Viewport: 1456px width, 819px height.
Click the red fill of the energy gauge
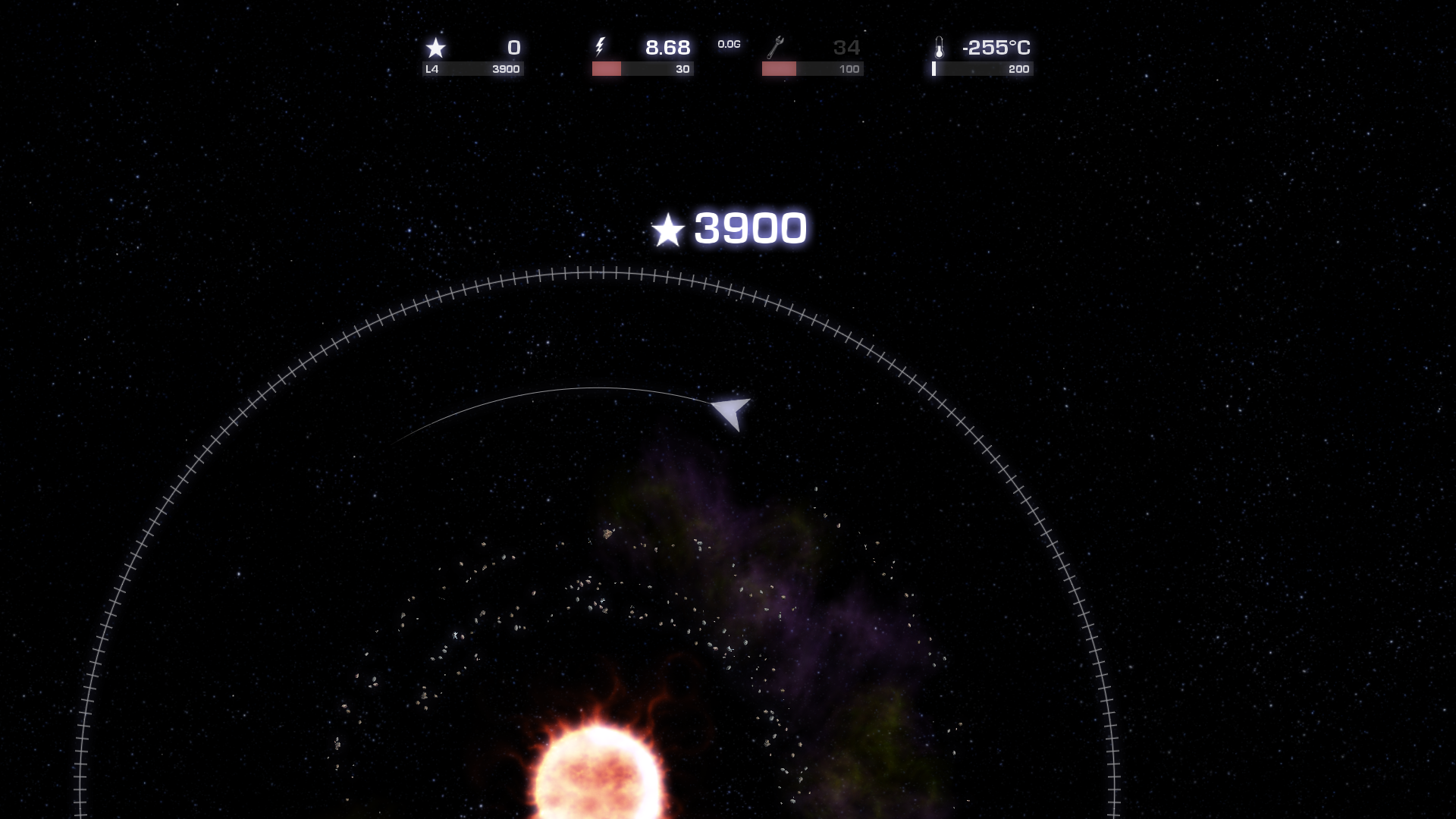click(605, 69)
